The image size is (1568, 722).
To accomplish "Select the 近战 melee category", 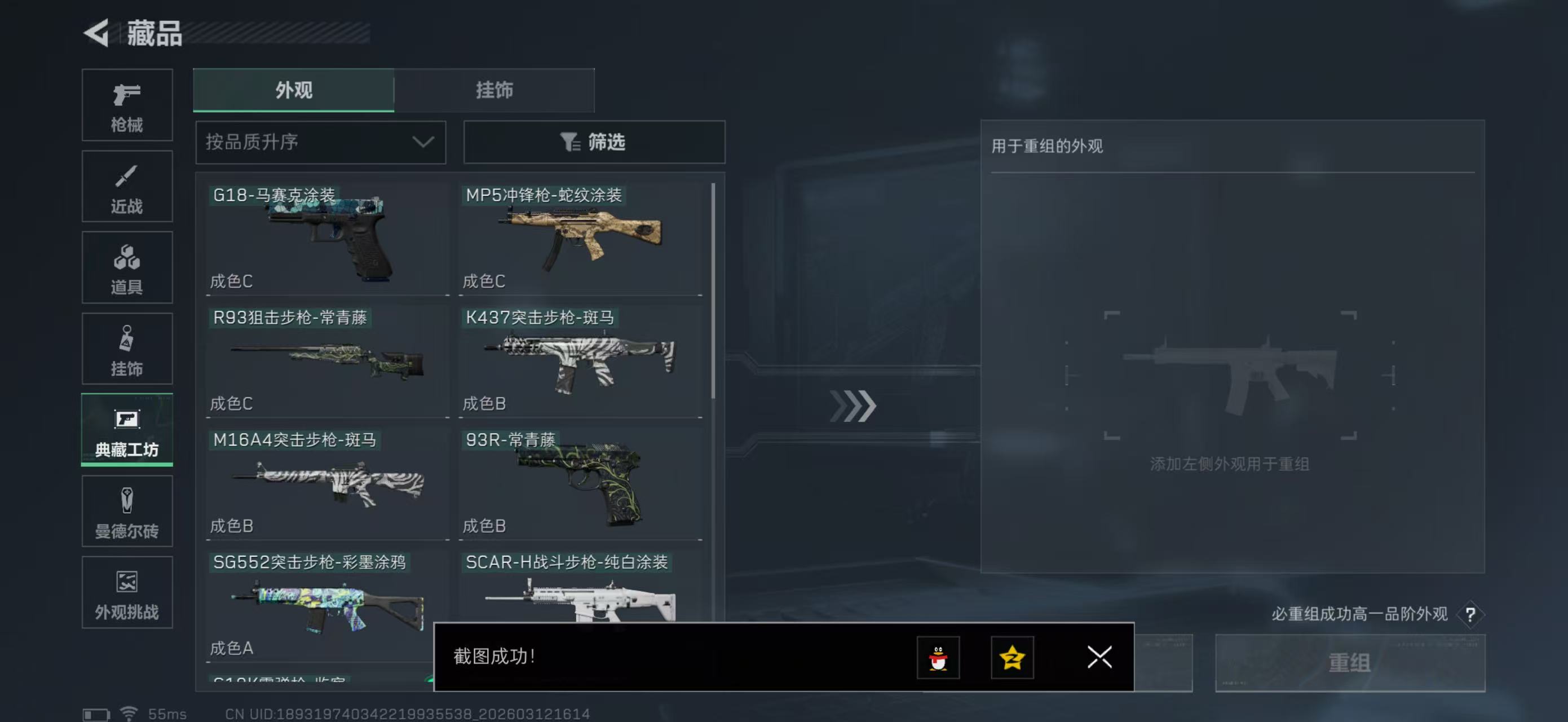I will coord(127,186).
